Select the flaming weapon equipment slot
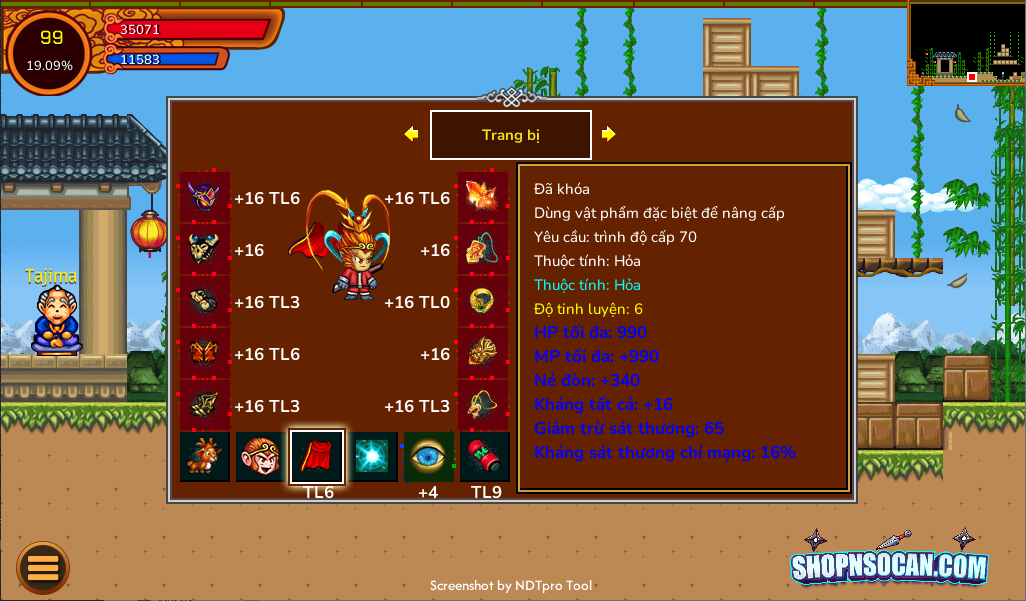The height and width of the screenshot is (601, 1026). point(483,197)
